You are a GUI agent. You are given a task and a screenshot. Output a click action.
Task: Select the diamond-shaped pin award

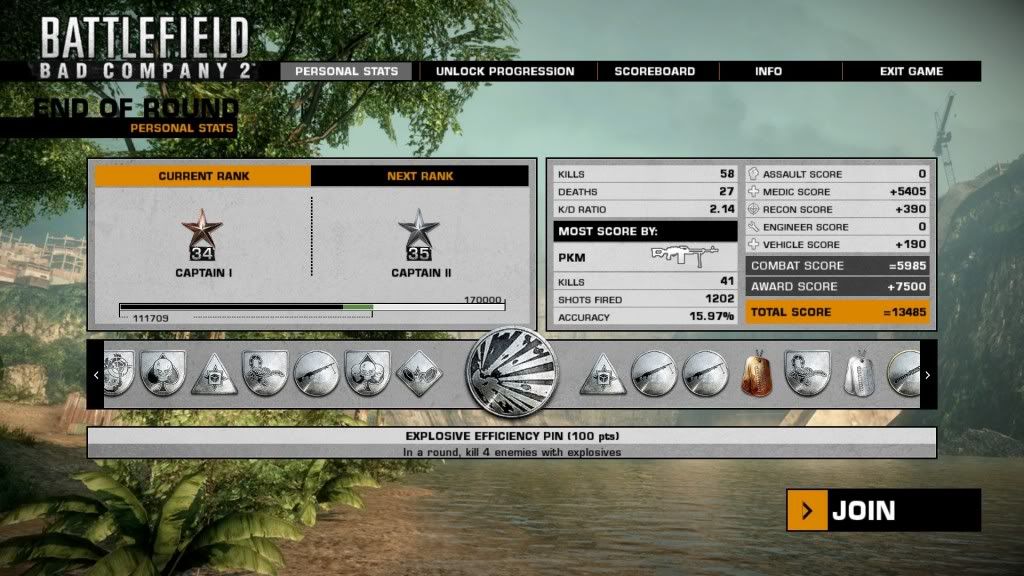419,374
